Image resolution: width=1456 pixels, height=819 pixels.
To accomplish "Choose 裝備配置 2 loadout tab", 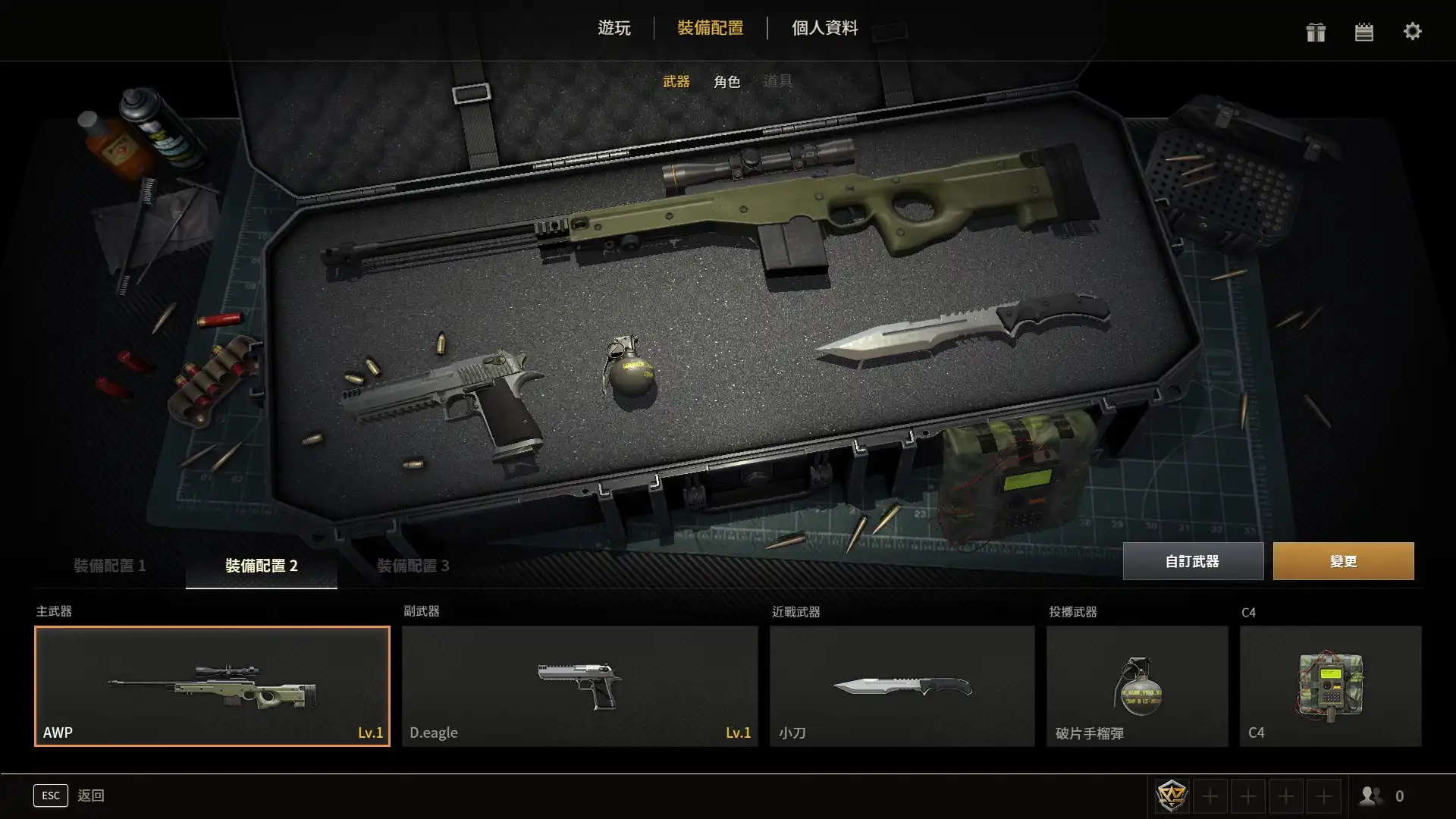I will pyautogui.click(x=261, y=566).
